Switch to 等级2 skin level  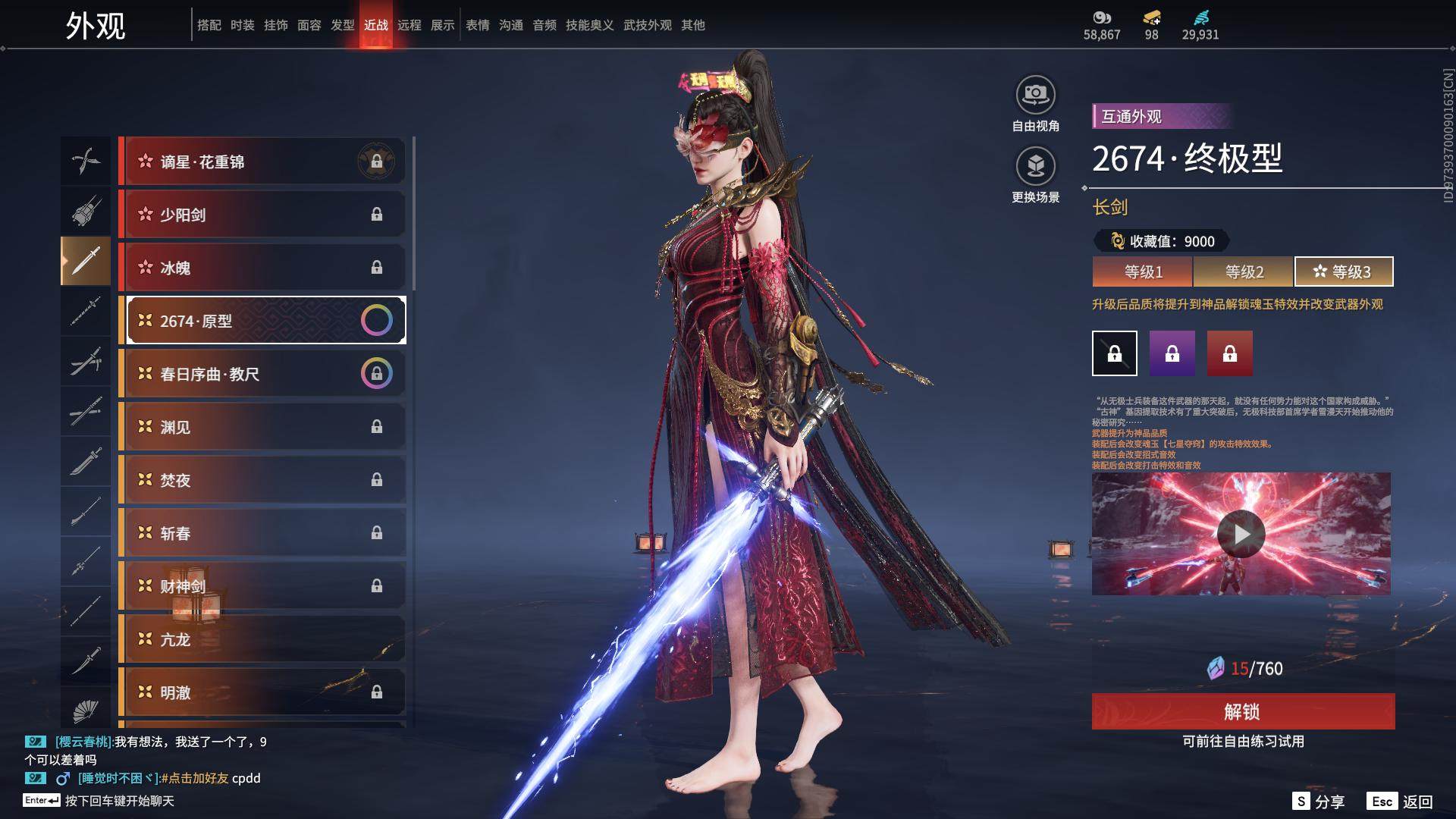click(x=1244, y=271)
